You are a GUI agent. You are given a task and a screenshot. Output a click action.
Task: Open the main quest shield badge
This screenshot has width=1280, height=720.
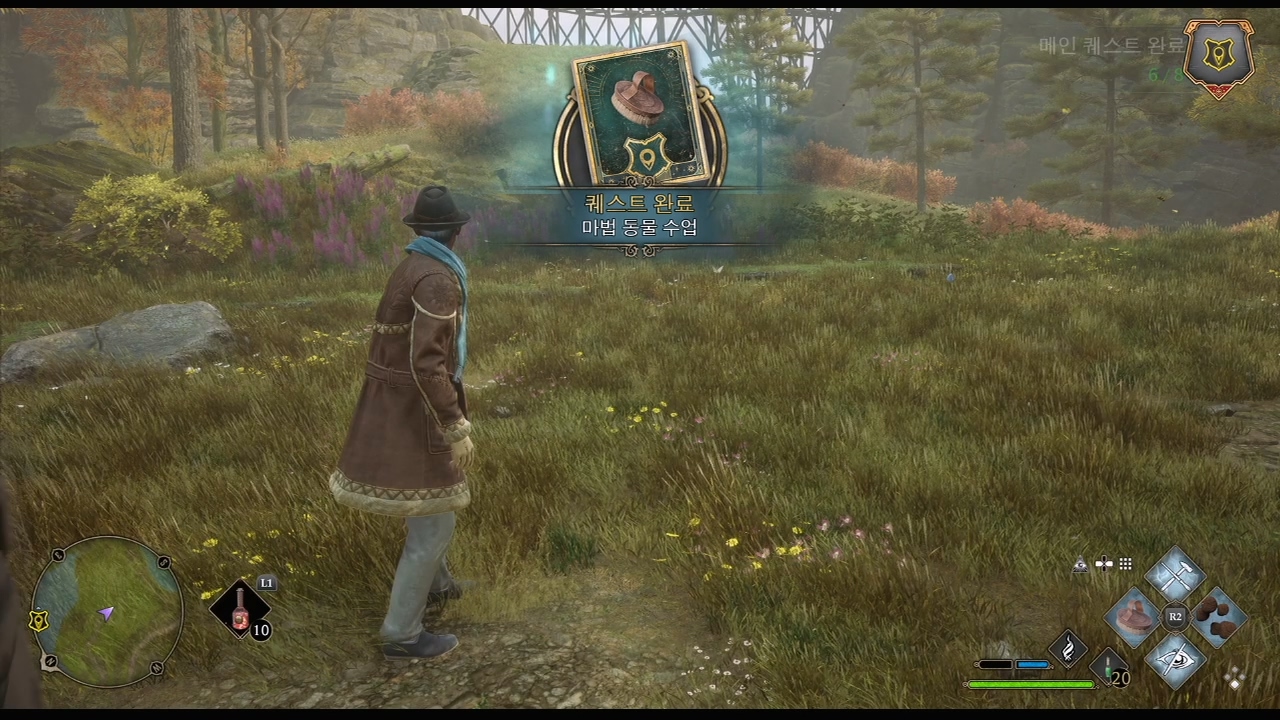pyautogui.click(x=1217, y=56)
